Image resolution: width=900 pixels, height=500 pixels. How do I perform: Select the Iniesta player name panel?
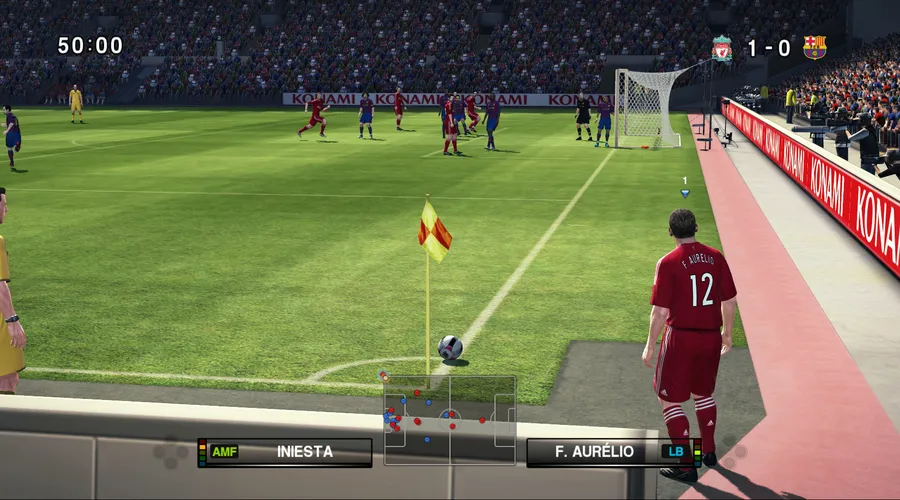pyautogui.click(x=286, y=452)
